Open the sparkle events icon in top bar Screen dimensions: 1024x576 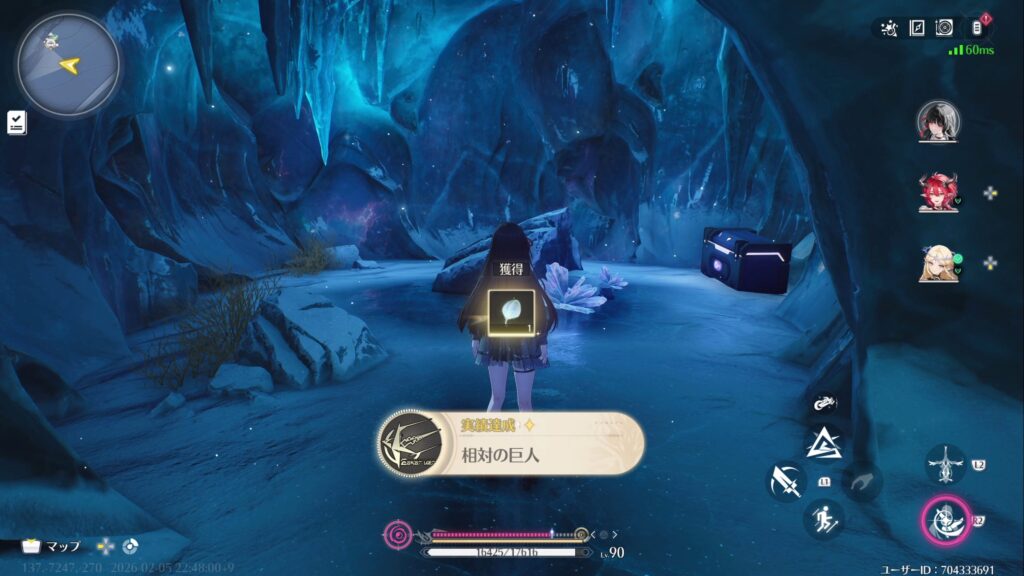pos(889,28)
